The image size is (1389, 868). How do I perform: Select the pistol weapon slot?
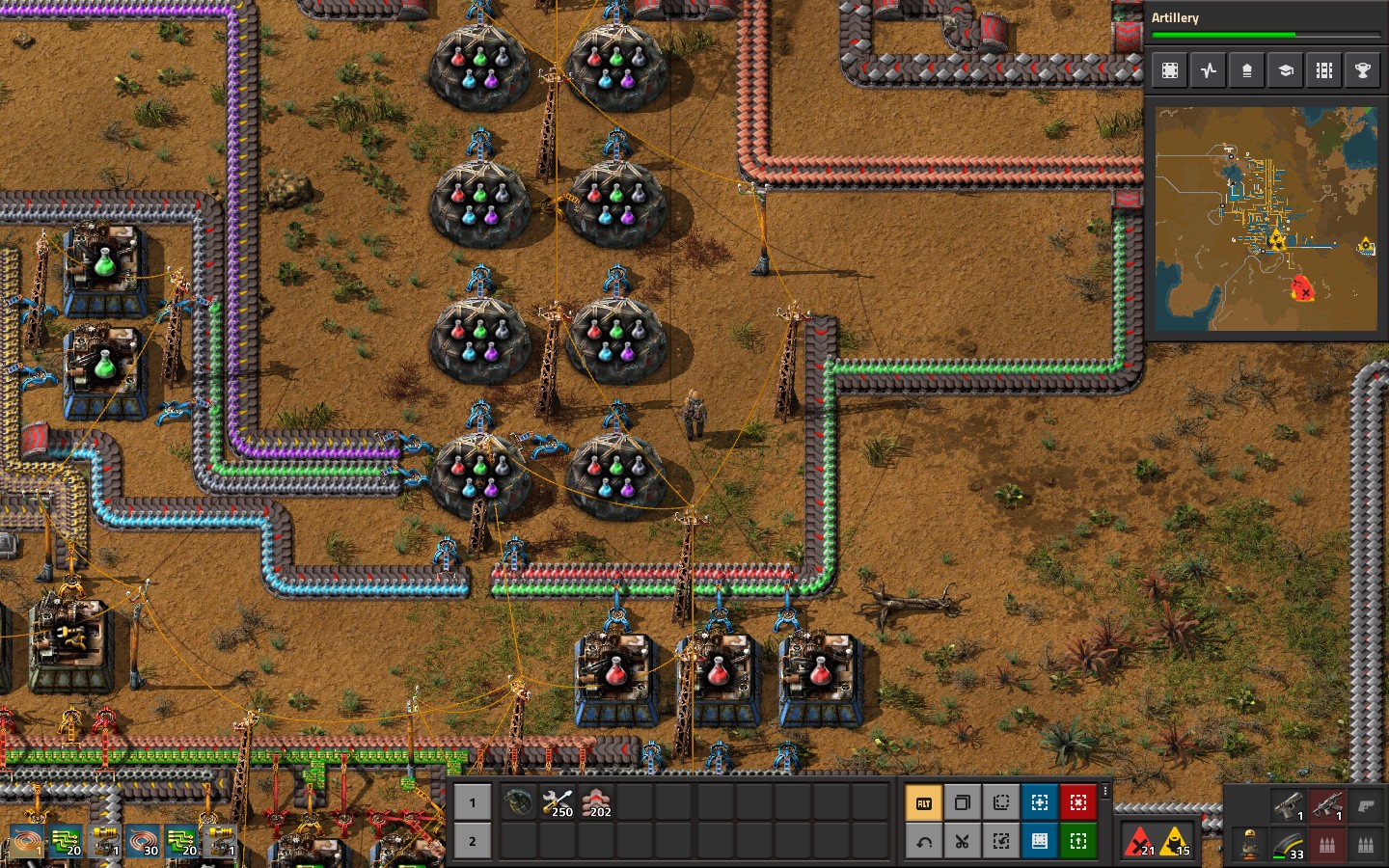pyautogui.click(x=1289, y=805)
